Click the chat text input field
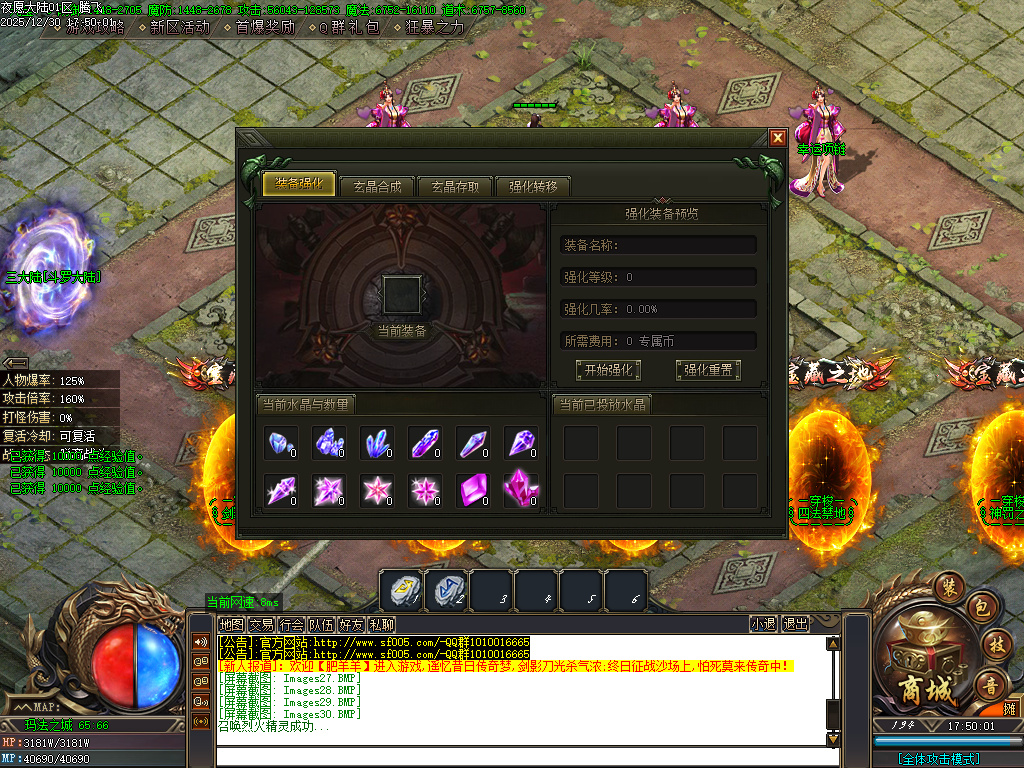This screenshot has width=1024, height=768. tap(520, 757)
